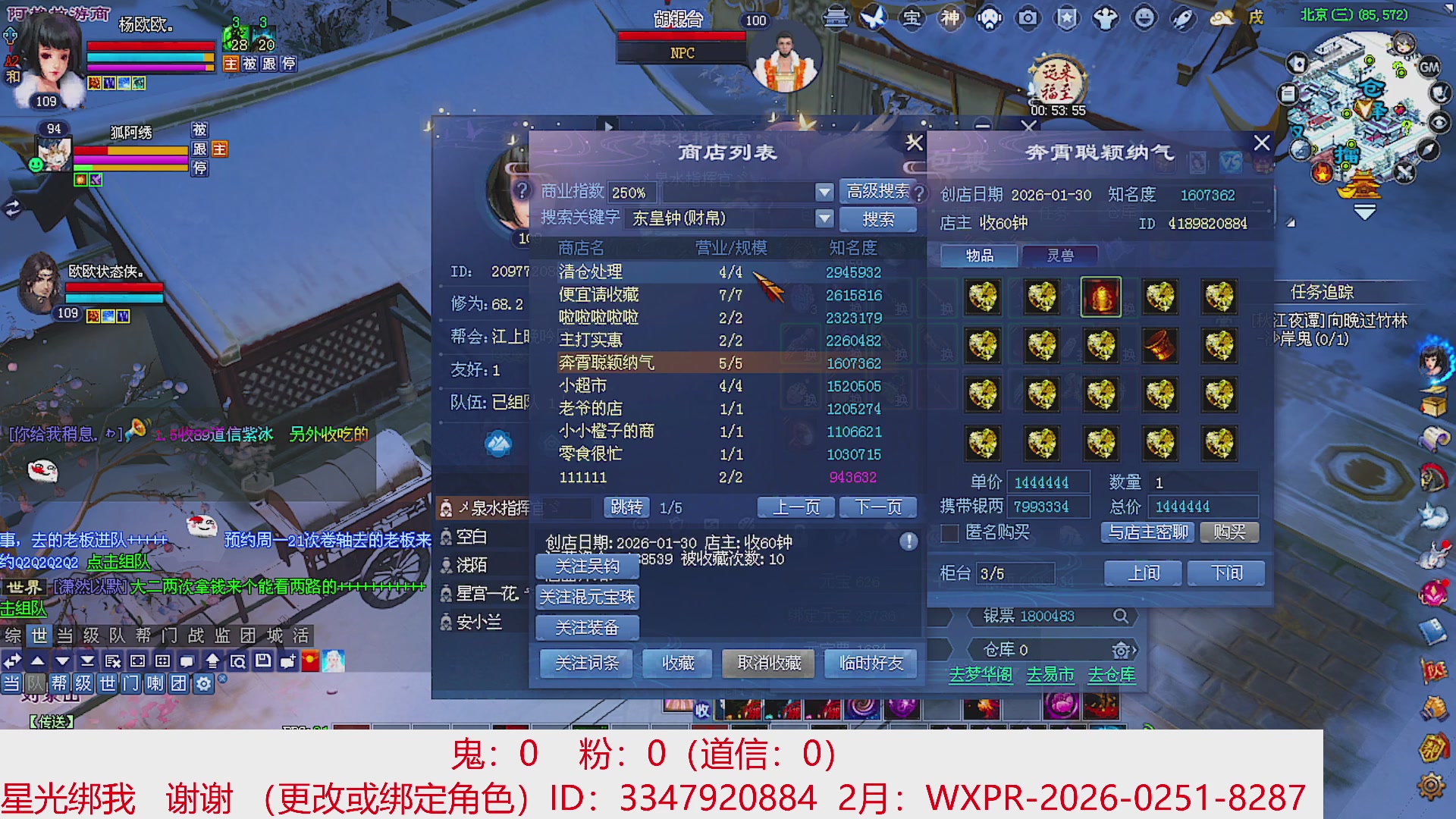Enable the 匿名购买 checkbox
Screen dimensions: 1456x819
coord(951,534)
